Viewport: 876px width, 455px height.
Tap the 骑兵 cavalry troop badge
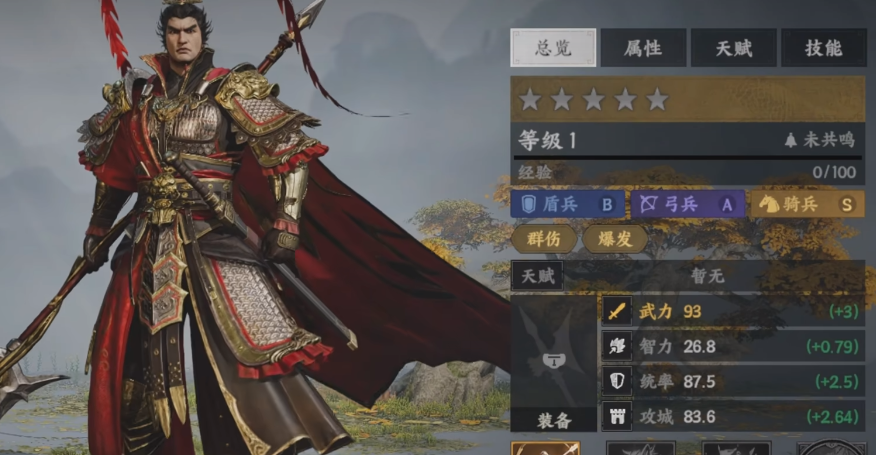807,204
